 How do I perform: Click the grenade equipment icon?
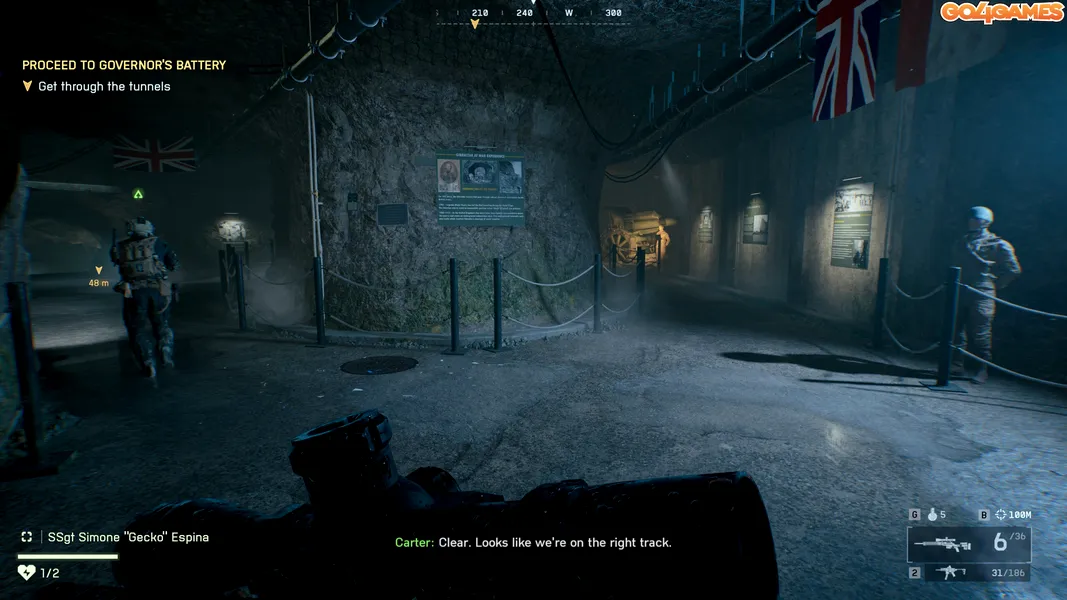pos(932,515)
